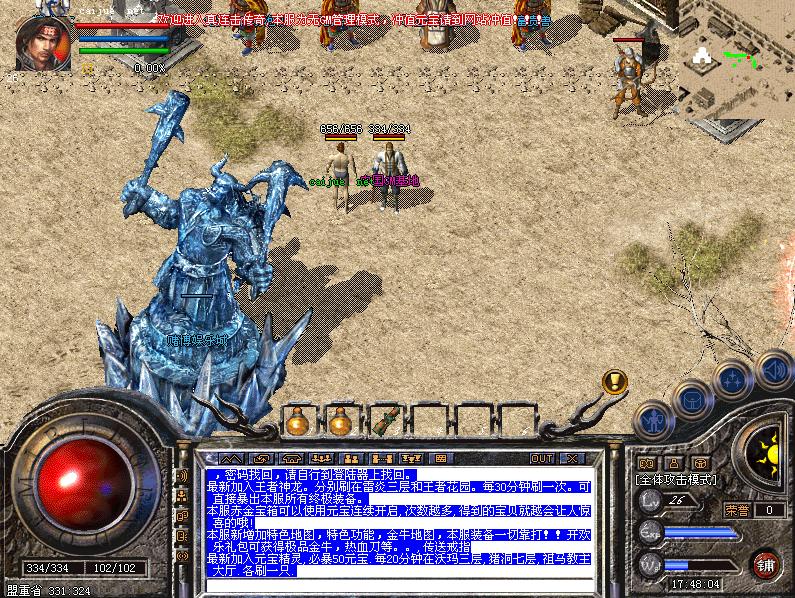Open the red 铺 shop button
The image size is (795, 598).
click(767, 563)
